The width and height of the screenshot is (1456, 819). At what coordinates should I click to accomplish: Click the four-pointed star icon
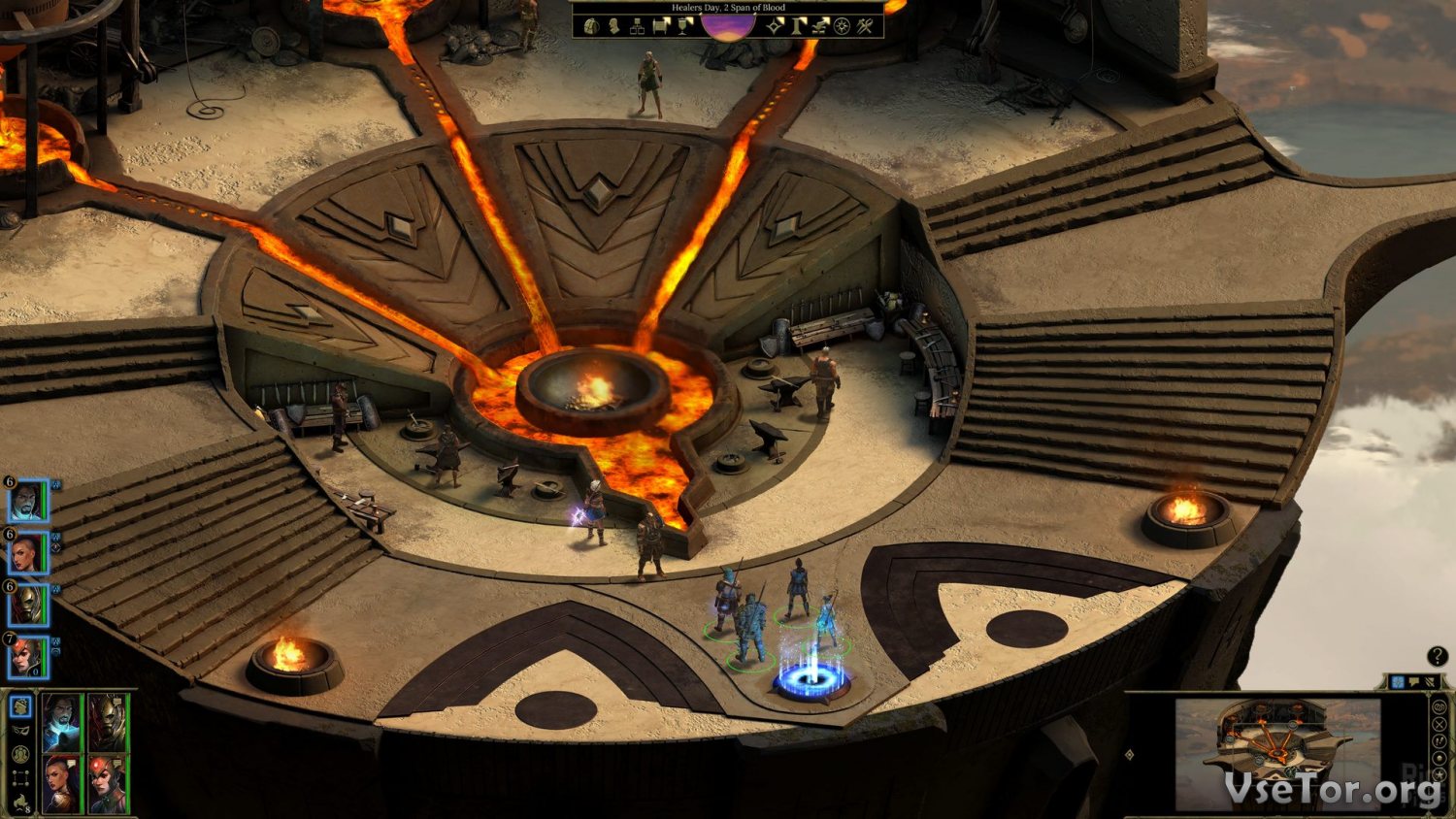(774, 26)
